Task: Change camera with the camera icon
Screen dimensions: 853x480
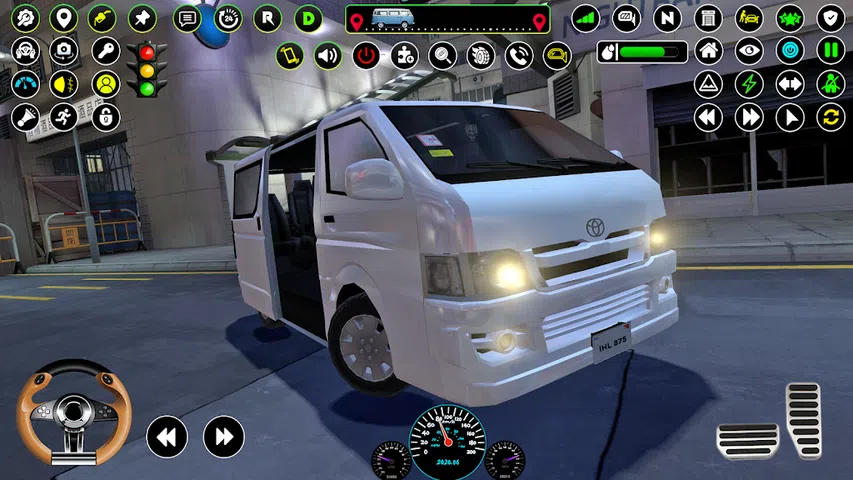Action: (x=64, y=50)
